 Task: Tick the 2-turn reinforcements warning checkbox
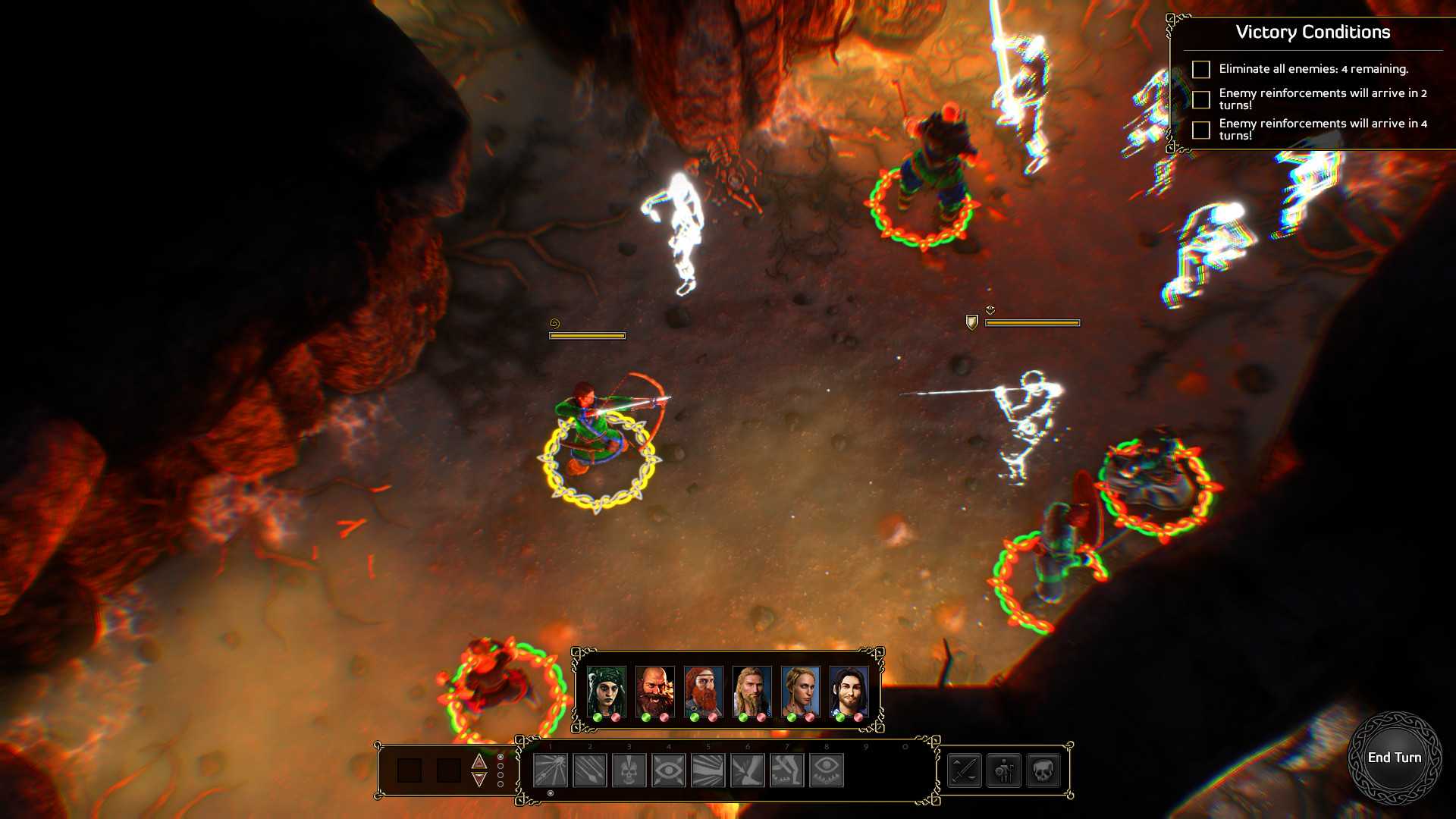click(x=1201, y=99)
